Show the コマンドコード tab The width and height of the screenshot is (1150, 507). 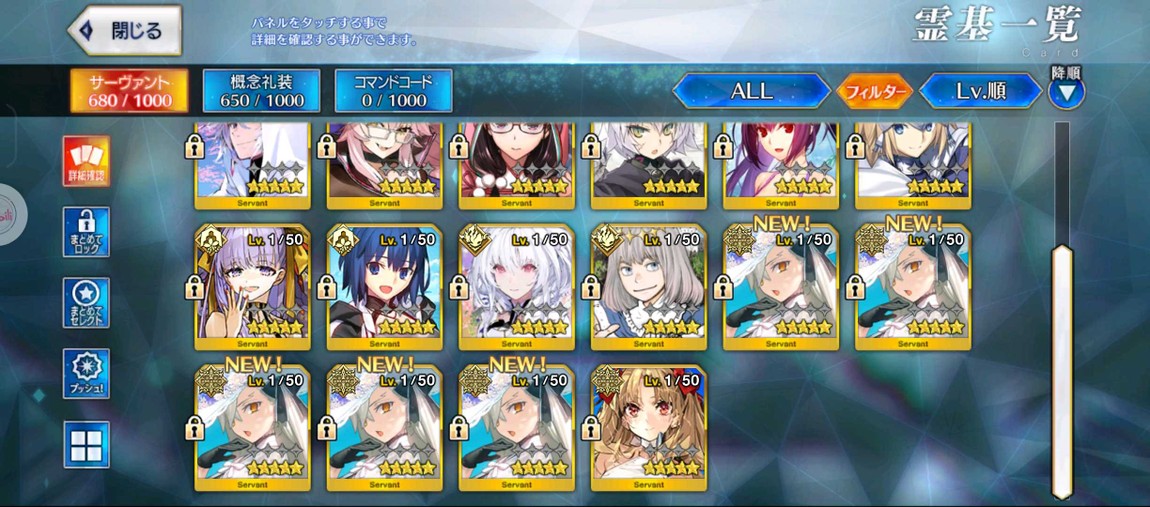pyautogui.click(x=393, y=90)
